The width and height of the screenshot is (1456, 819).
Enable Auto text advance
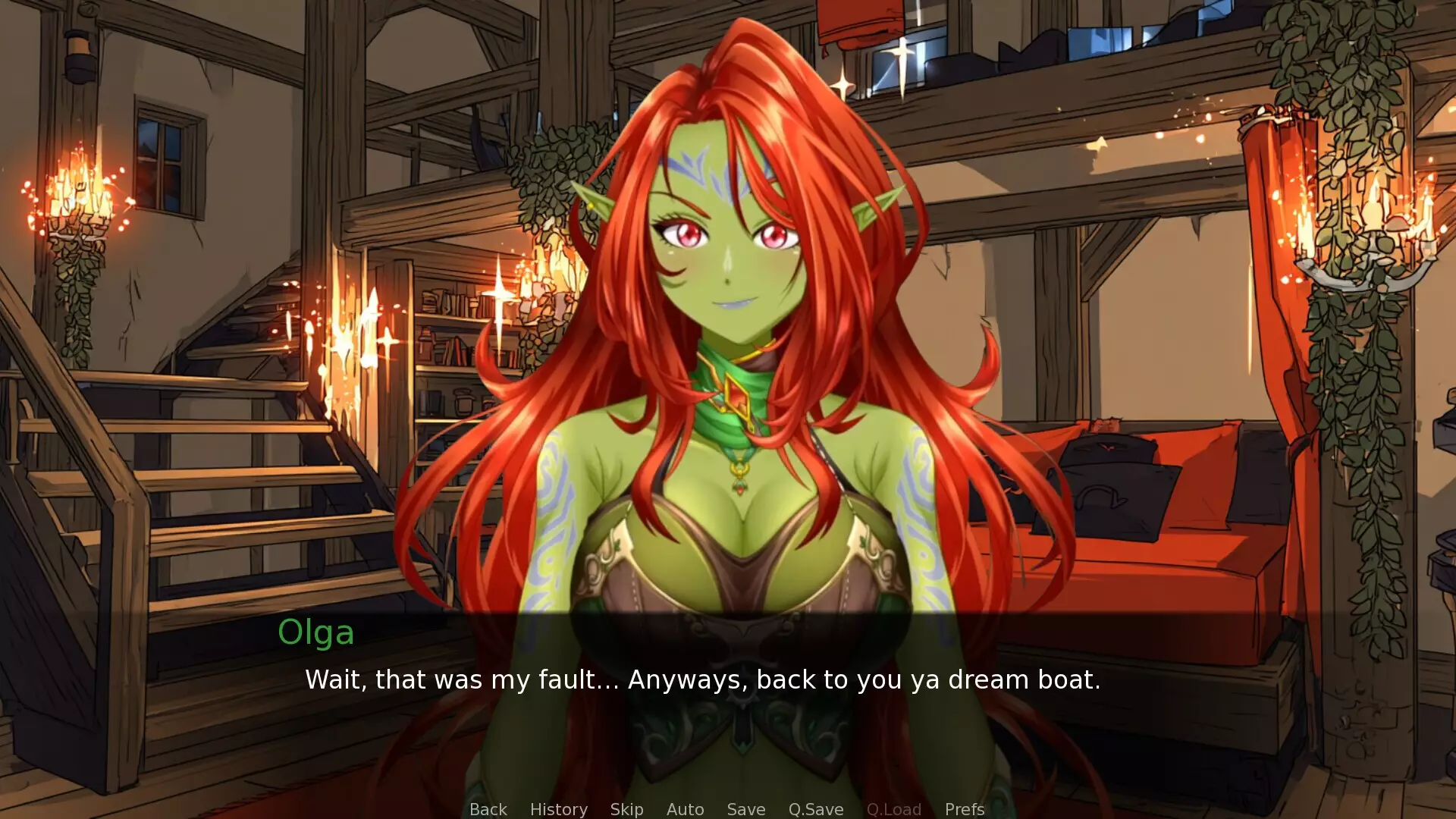click(x=684, y=809)
